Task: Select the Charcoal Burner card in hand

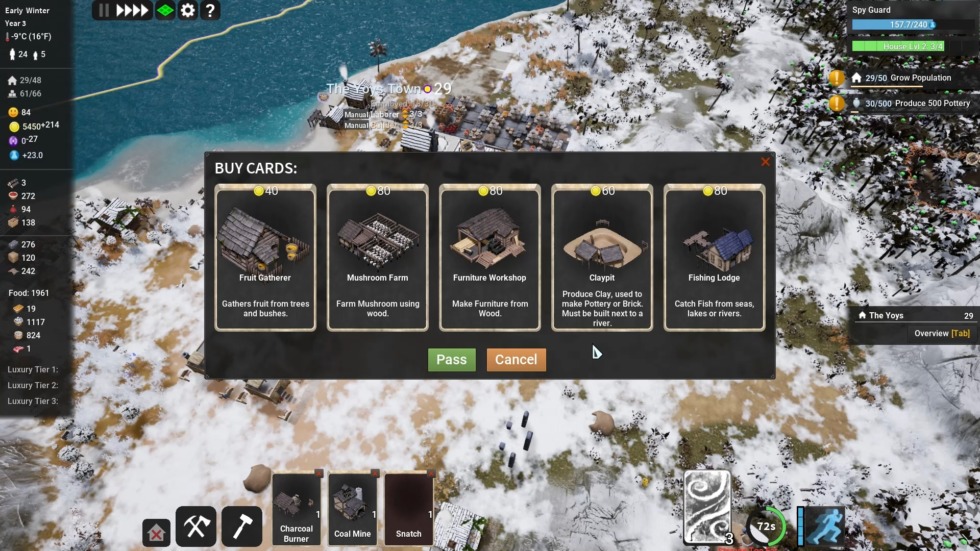Action: pos(297,509)
